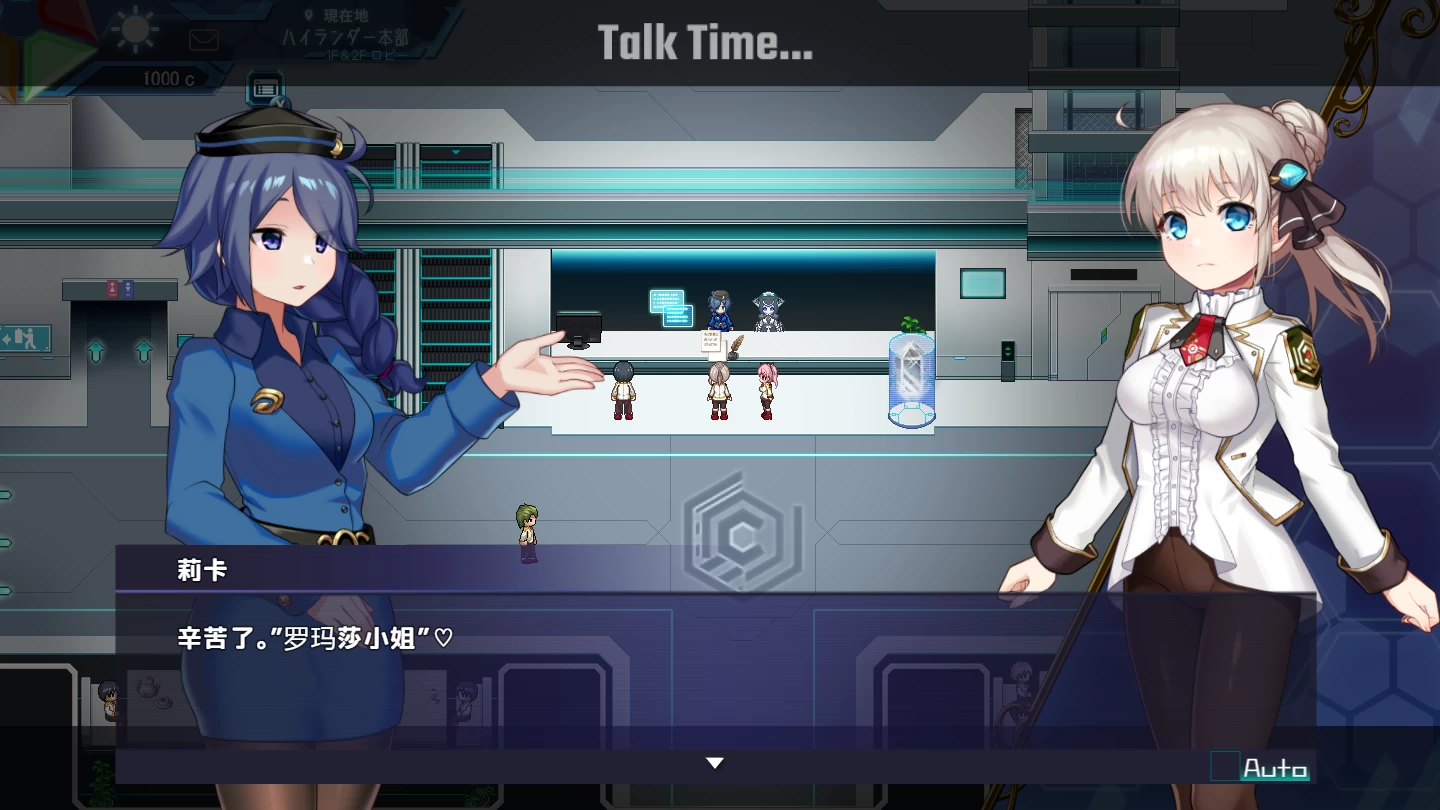Click the 1000 c currency display
The height and width of the screenshot is (810, 1440).
point(170,80)
